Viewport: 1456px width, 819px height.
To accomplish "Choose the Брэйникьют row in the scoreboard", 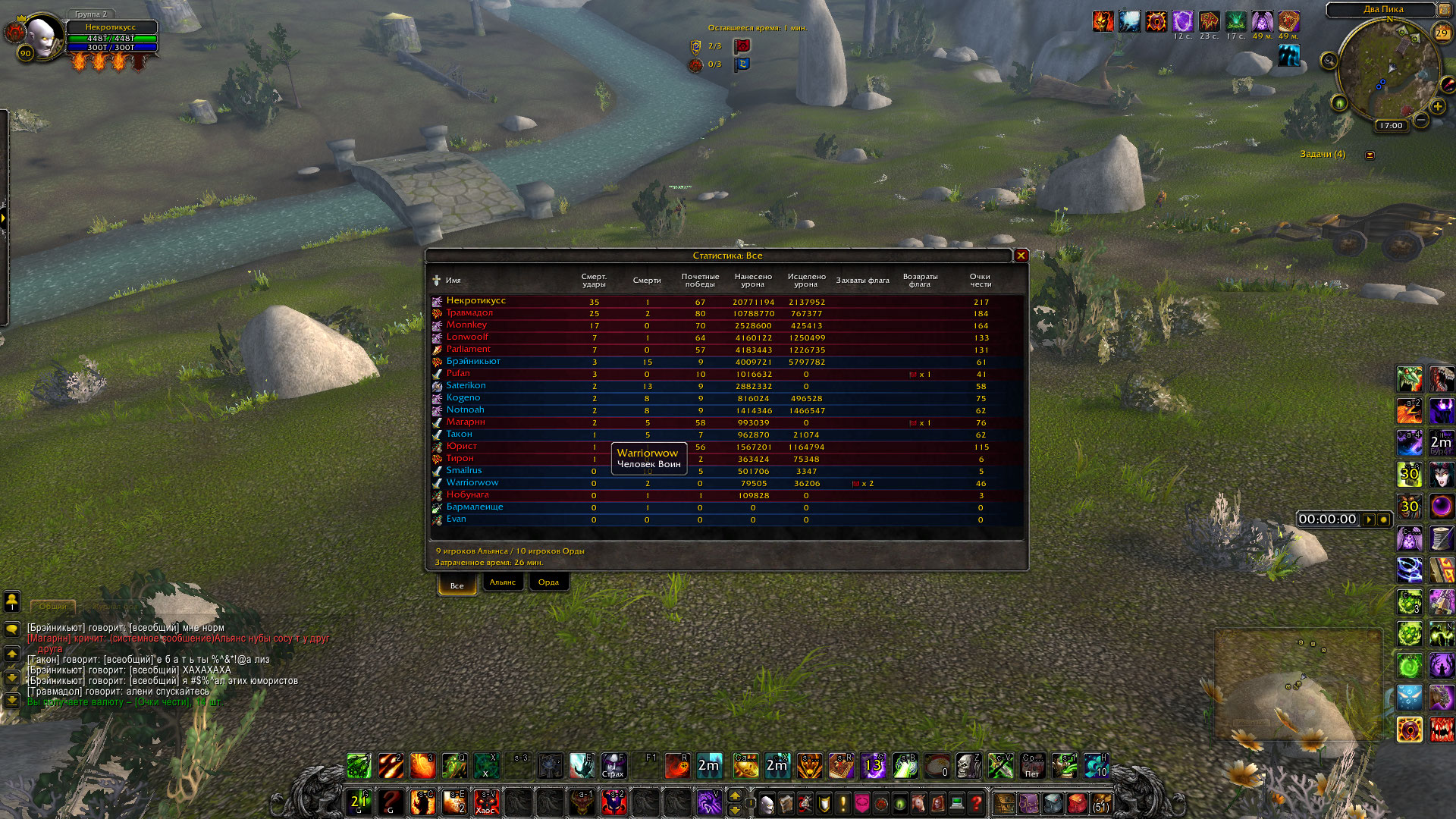I will click(473, 362).
